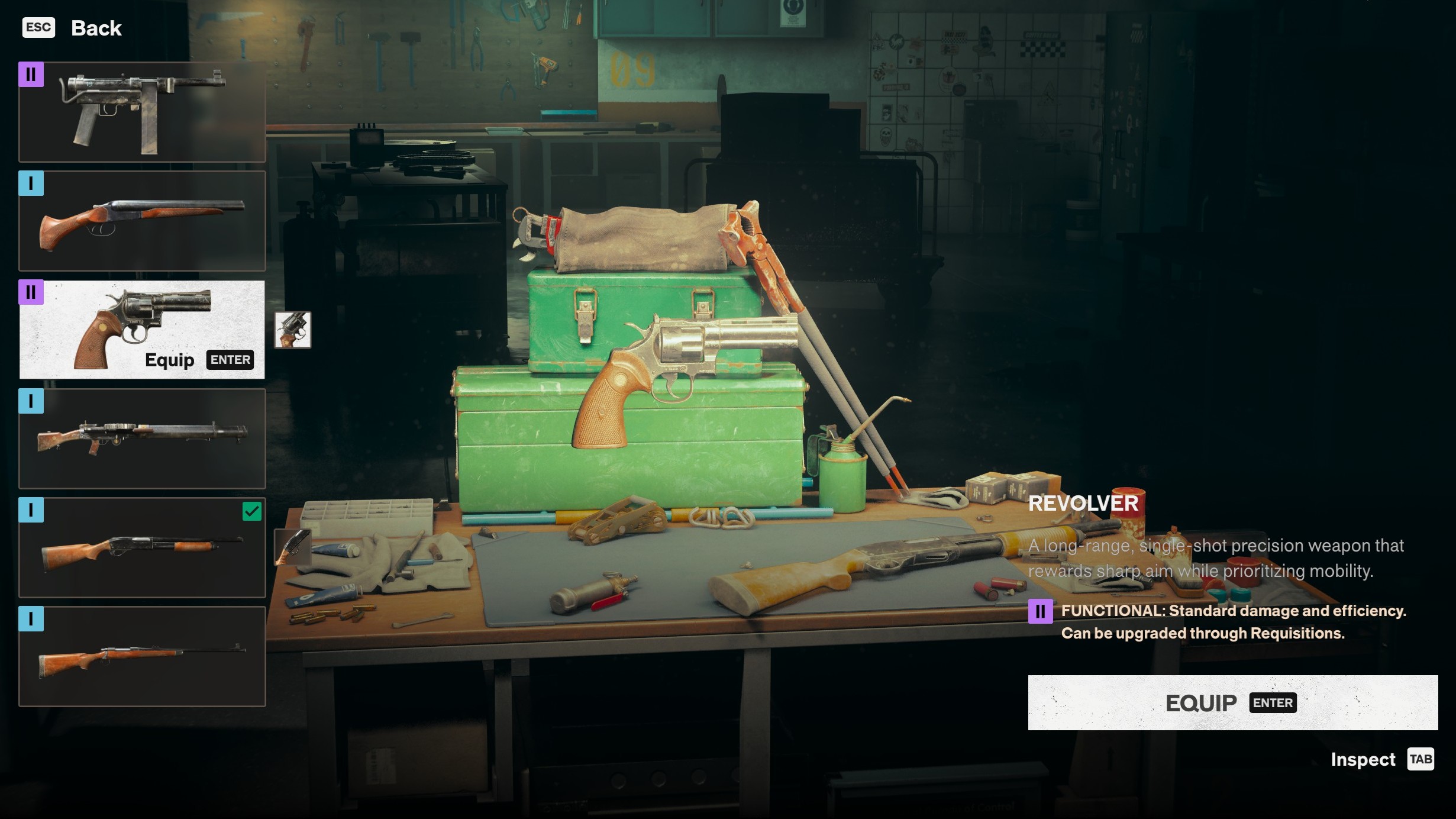Click the REVOLVER title heading
Image resolution: width=1456 pixels, height=819 pixels.
[x=1084, y=504]
